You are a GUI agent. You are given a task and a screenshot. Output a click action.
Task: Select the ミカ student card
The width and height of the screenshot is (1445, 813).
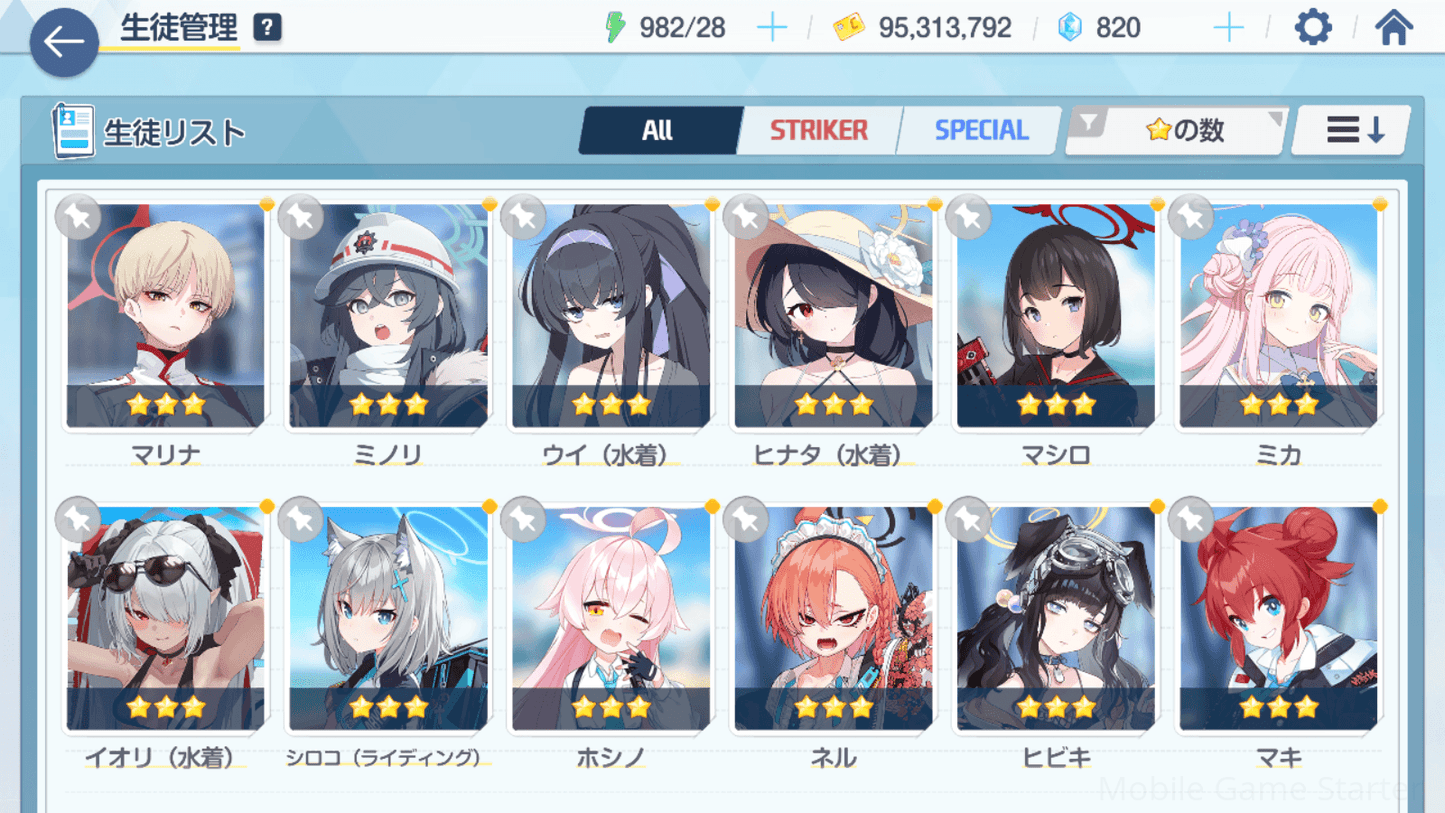click(1278, 315)
